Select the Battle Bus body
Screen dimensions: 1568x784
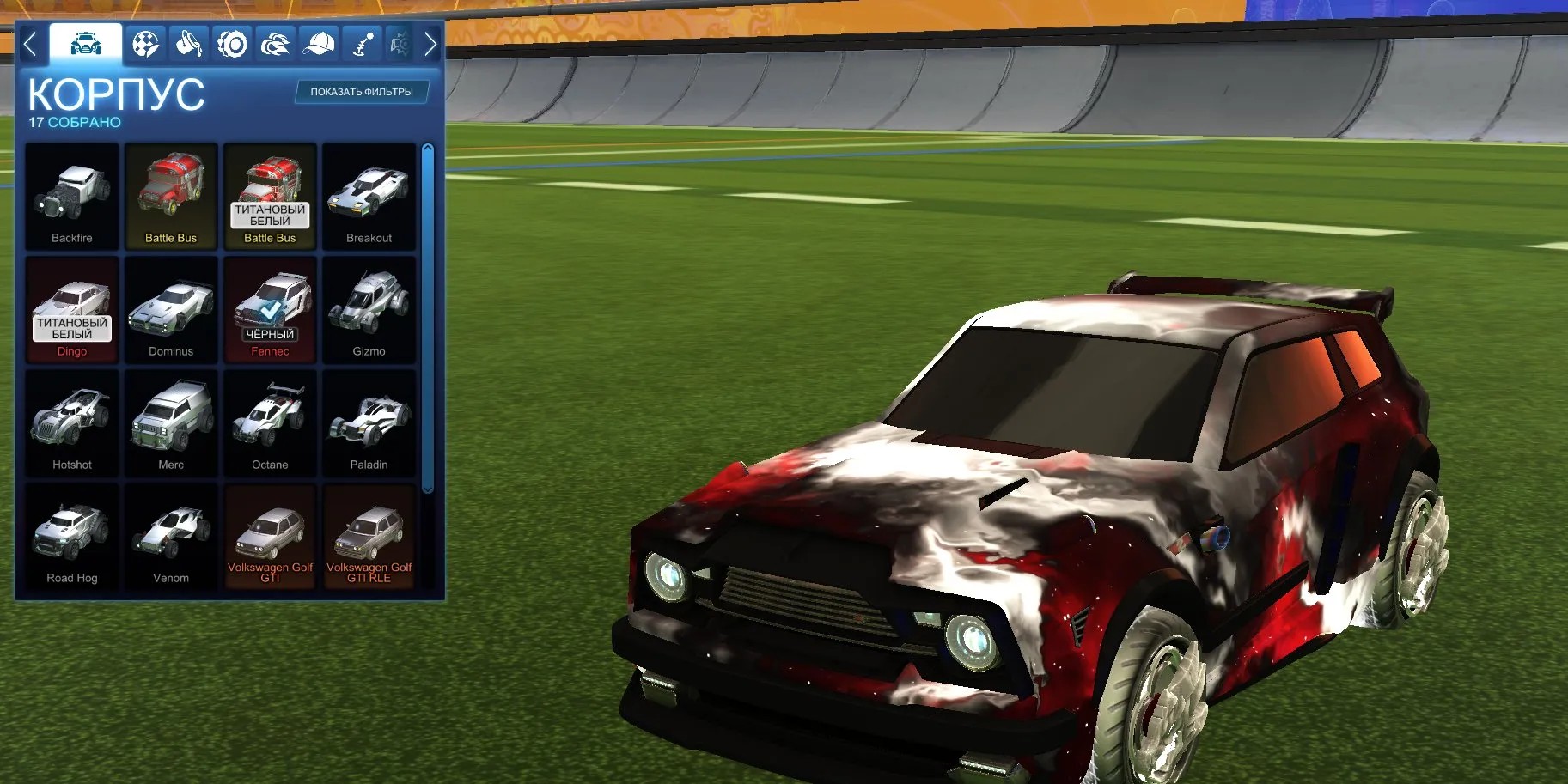pyautogui.click(x=171, y=196)
